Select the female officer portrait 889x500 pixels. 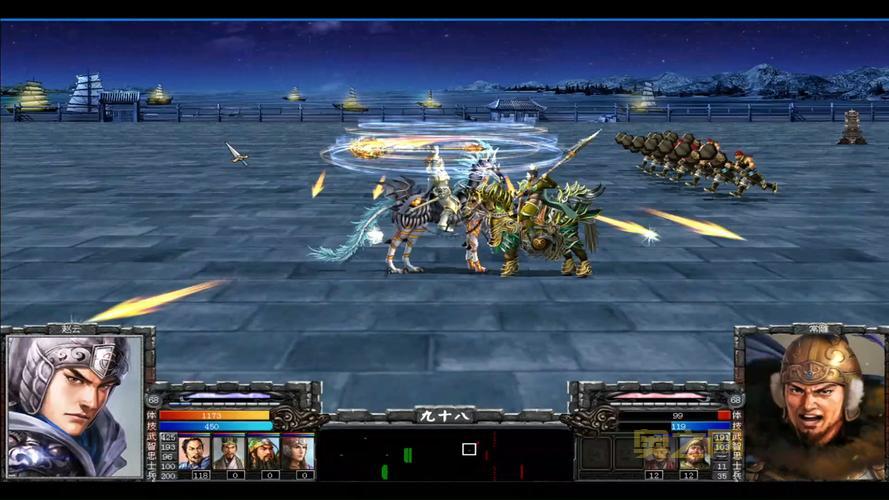point(297,452)
